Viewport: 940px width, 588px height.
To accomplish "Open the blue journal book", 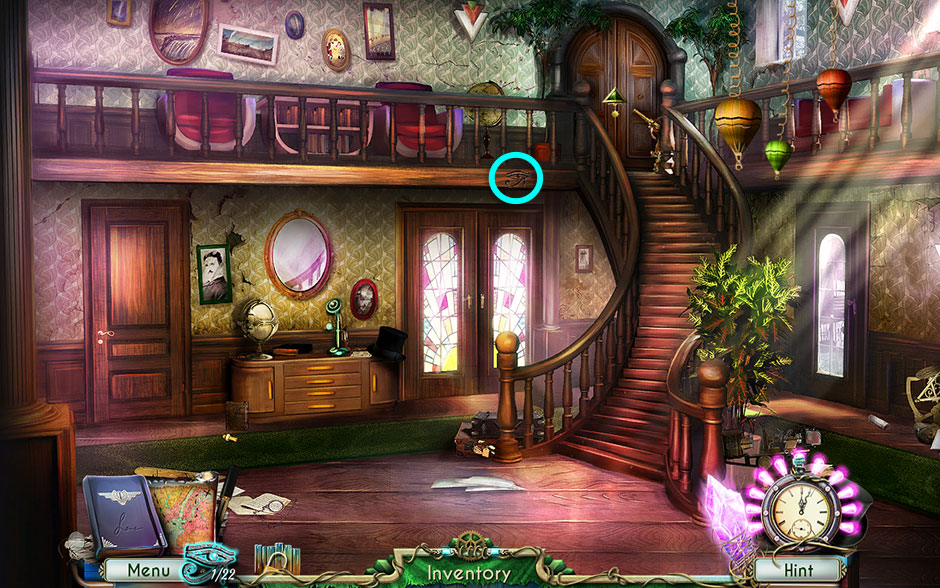I will click(x=122, y=514).
